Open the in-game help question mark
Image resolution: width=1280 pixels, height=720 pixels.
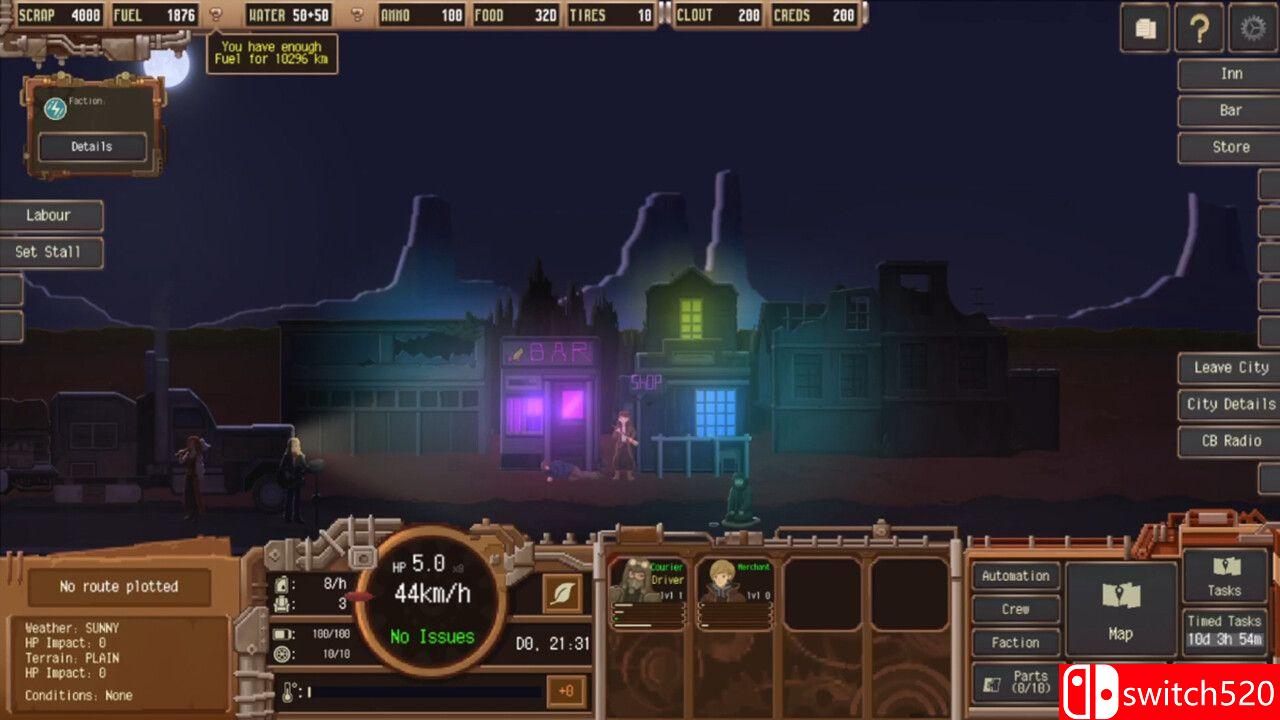pyautogui.click(x=1199, y=28)
